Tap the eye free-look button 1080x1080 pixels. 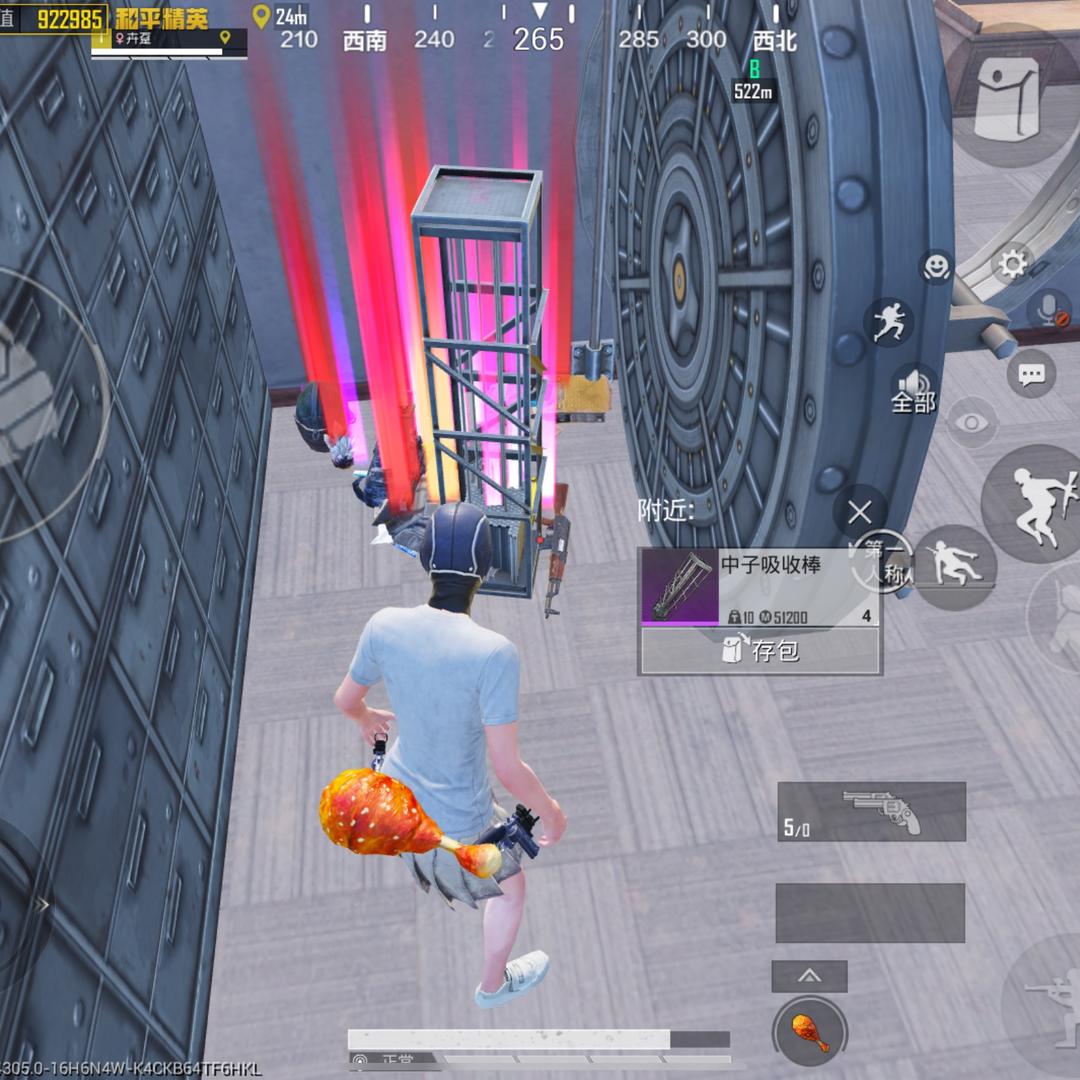click(x=971, y=423)
